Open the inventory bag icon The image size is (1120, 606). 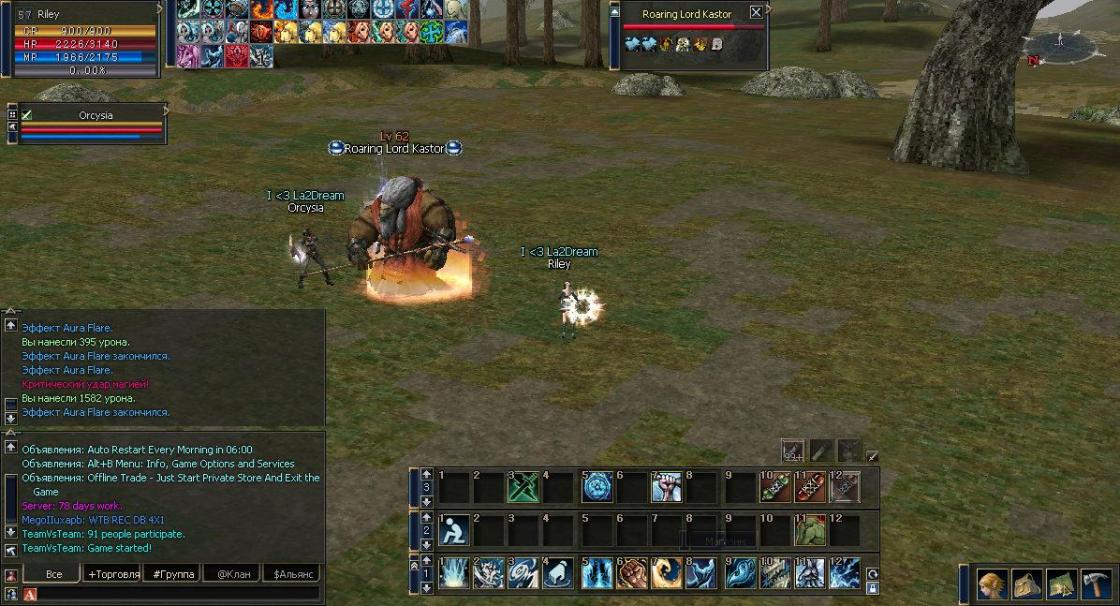tap(1027, 584)
